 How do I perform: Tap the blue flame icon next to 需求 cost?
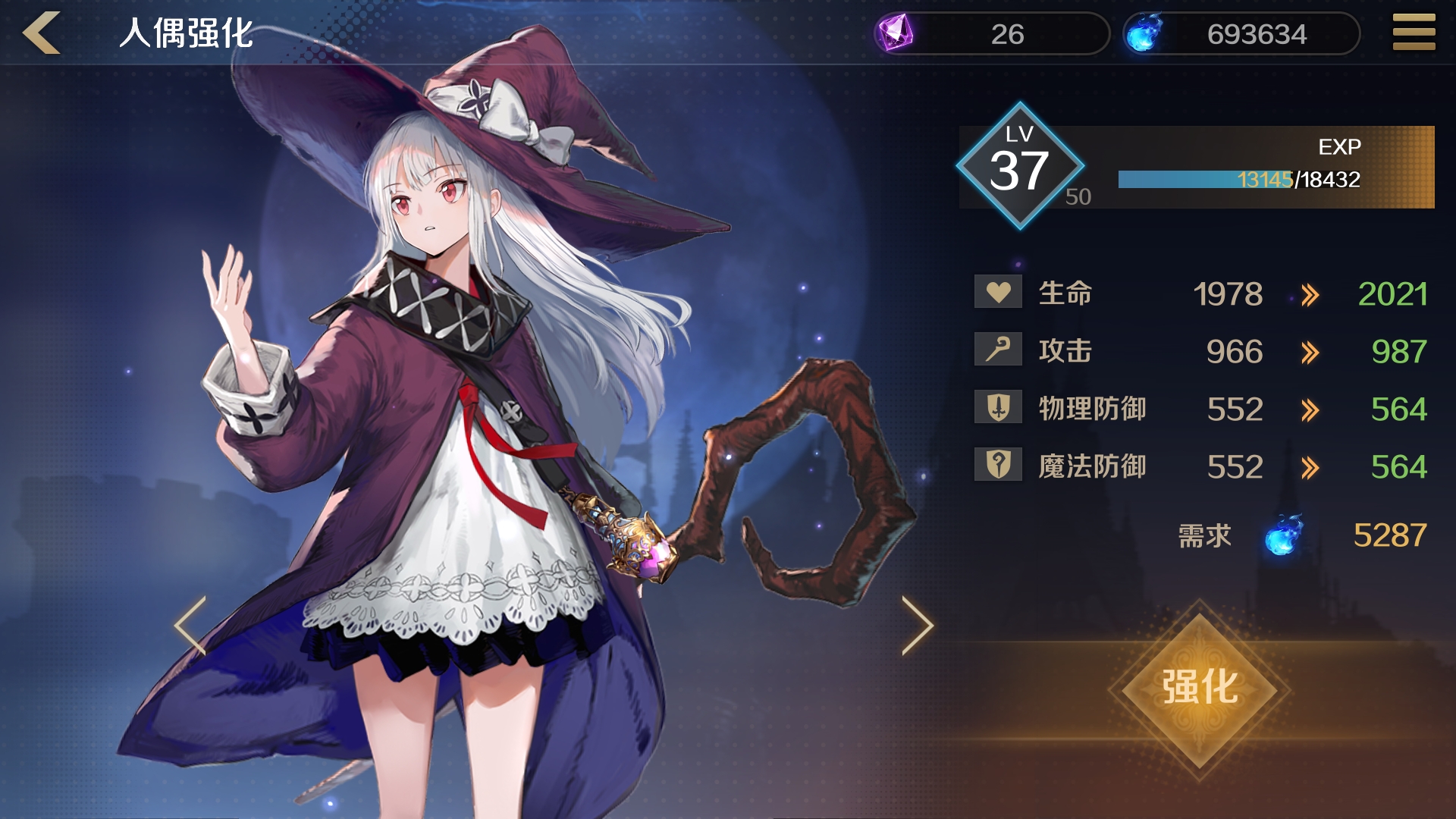click(x=1284, y=537)
